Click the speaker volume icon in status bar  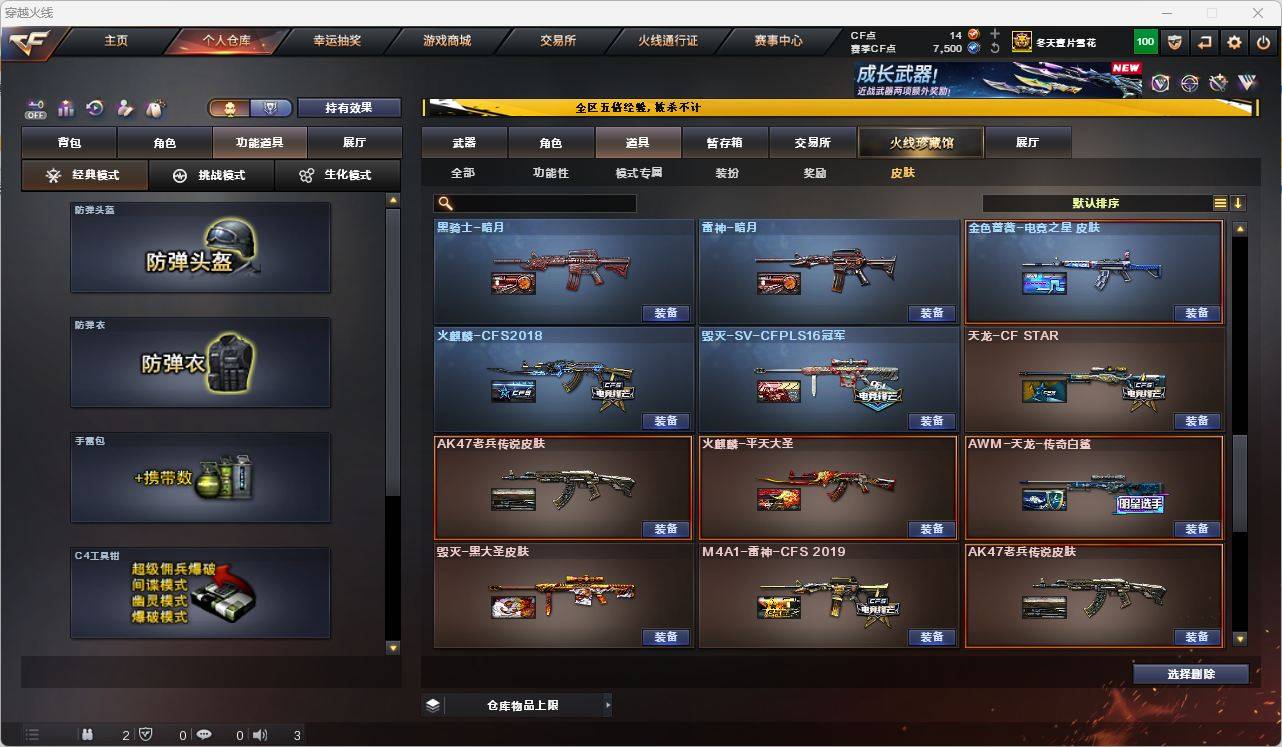point(259,734)
